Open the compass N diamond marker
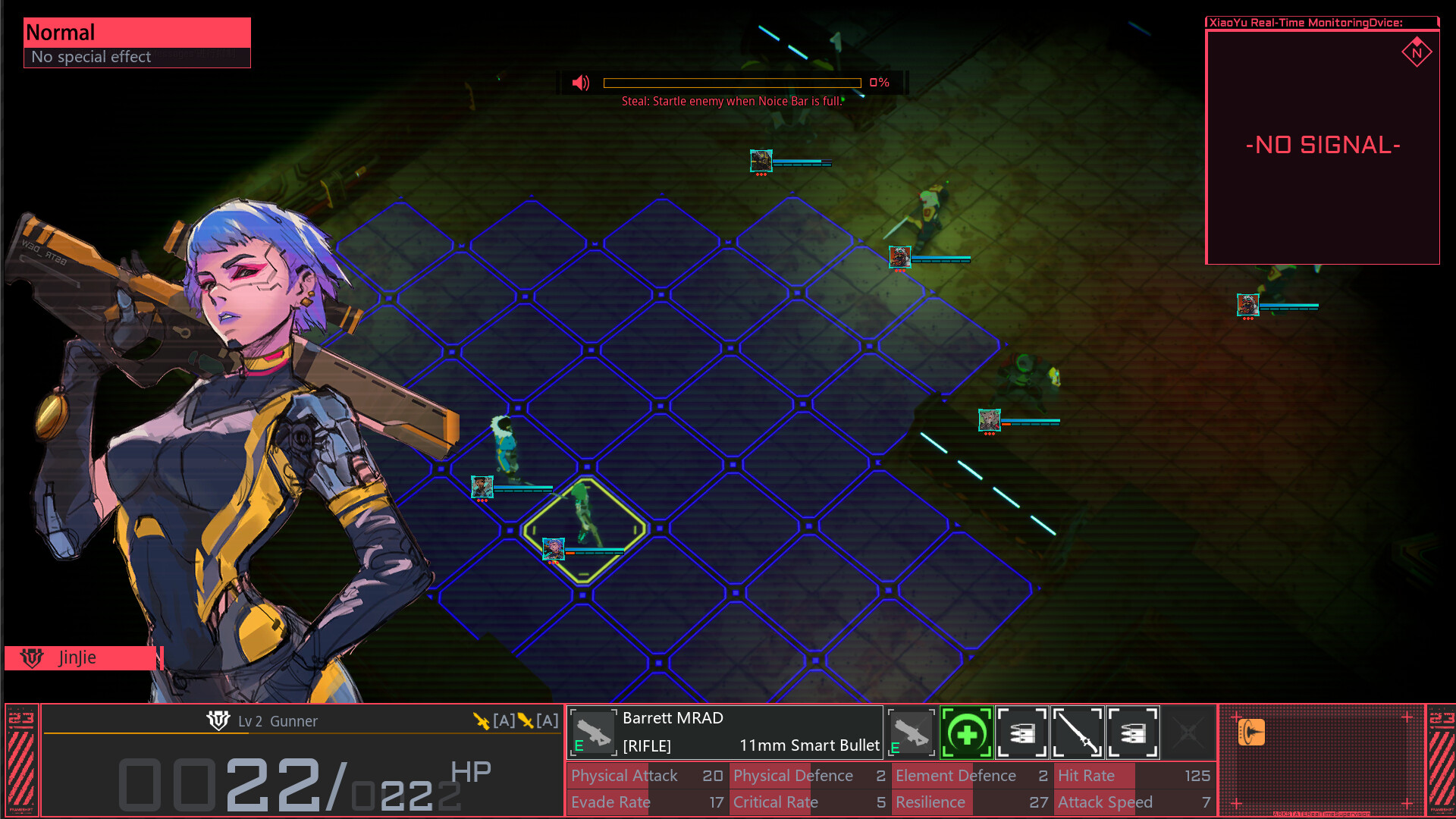 pos(1417,53)
